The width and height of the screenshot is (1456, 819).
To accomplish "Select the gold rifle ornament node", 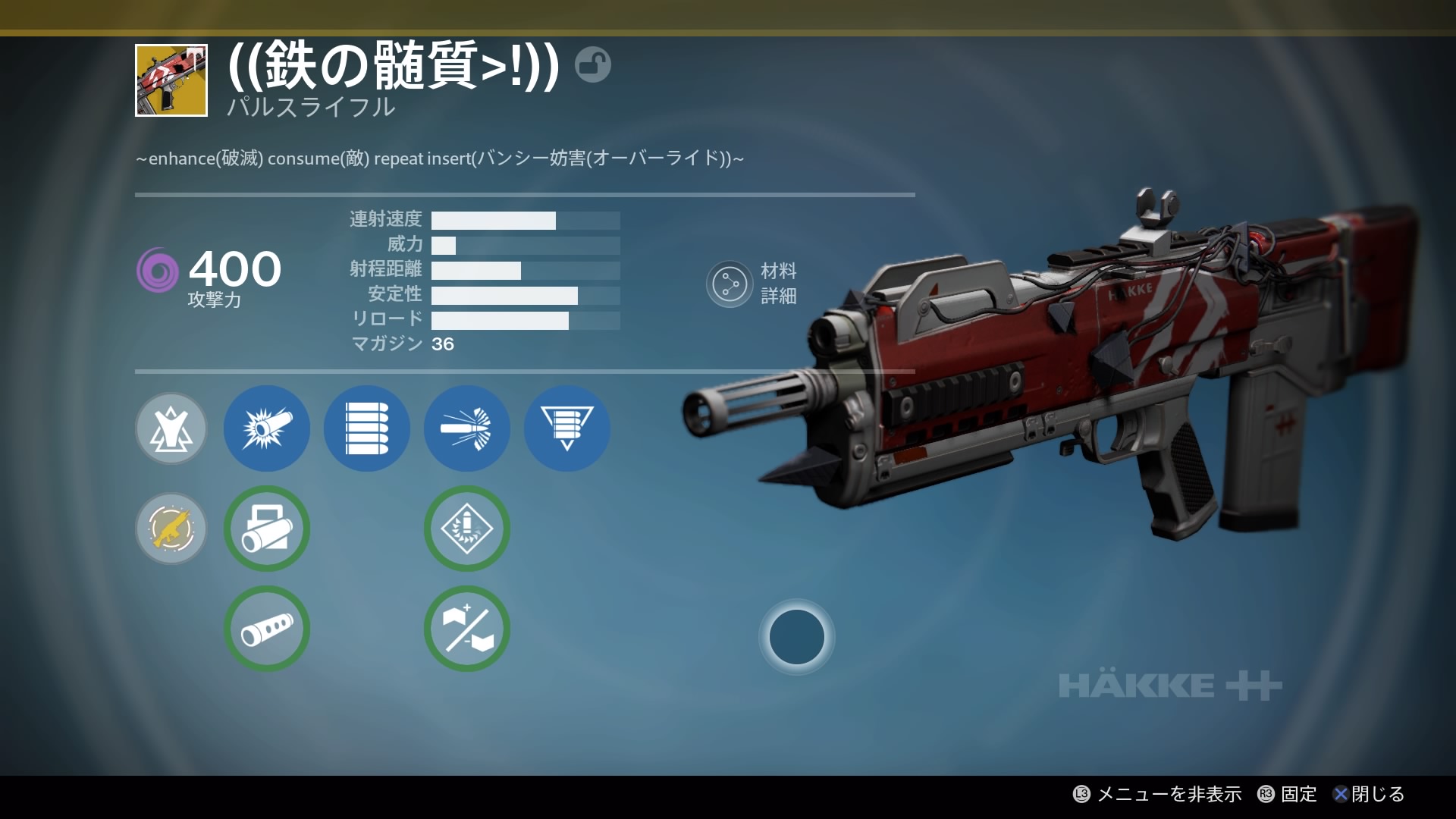I will coord(171,529).
